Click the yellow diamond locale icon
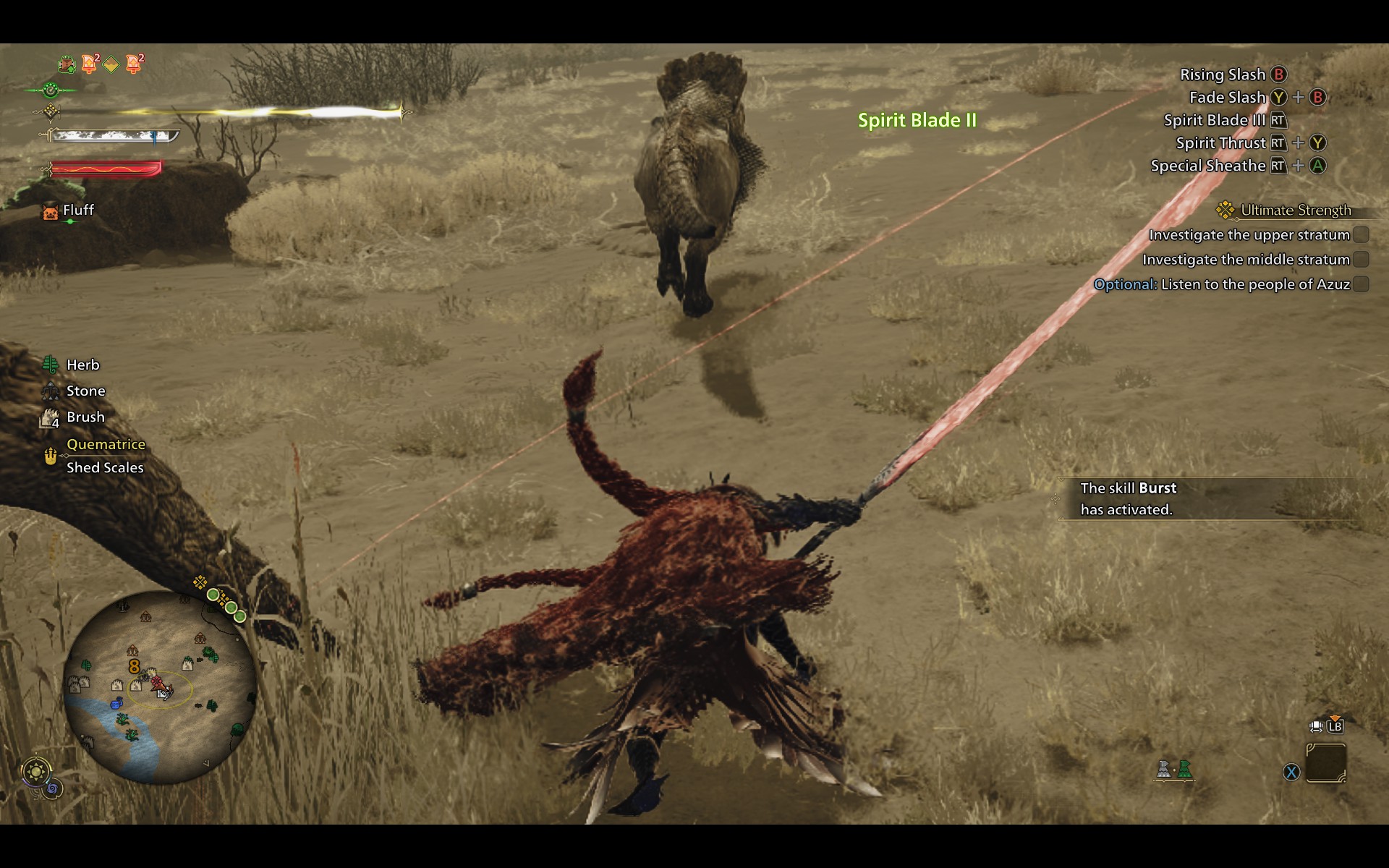 coord(111,64)
